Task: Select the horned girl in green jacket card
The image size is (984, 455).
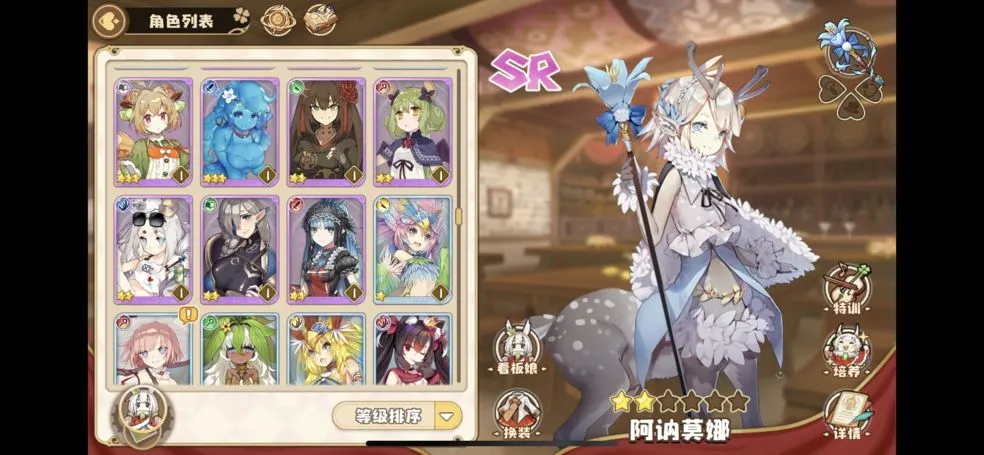Action: click(153, 132)
